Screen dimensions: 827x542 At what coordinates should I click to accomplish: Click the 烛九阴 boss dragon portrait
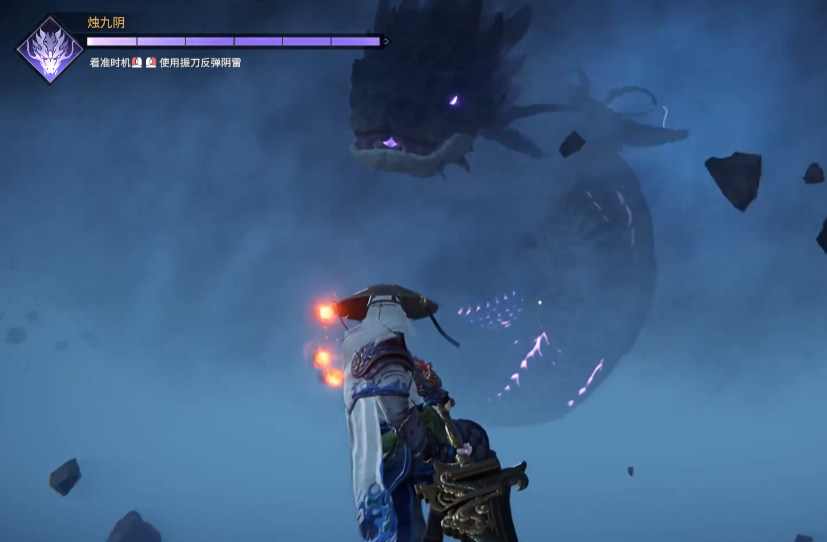pos(49,49)
